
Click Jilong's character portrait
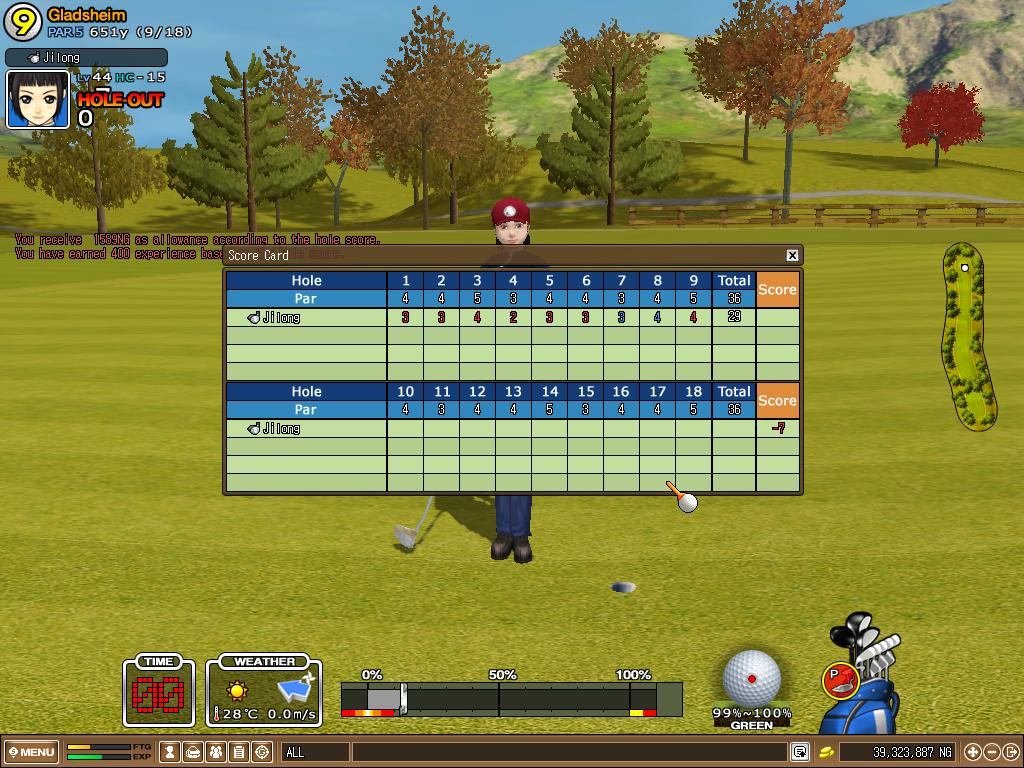click(38, 100)
